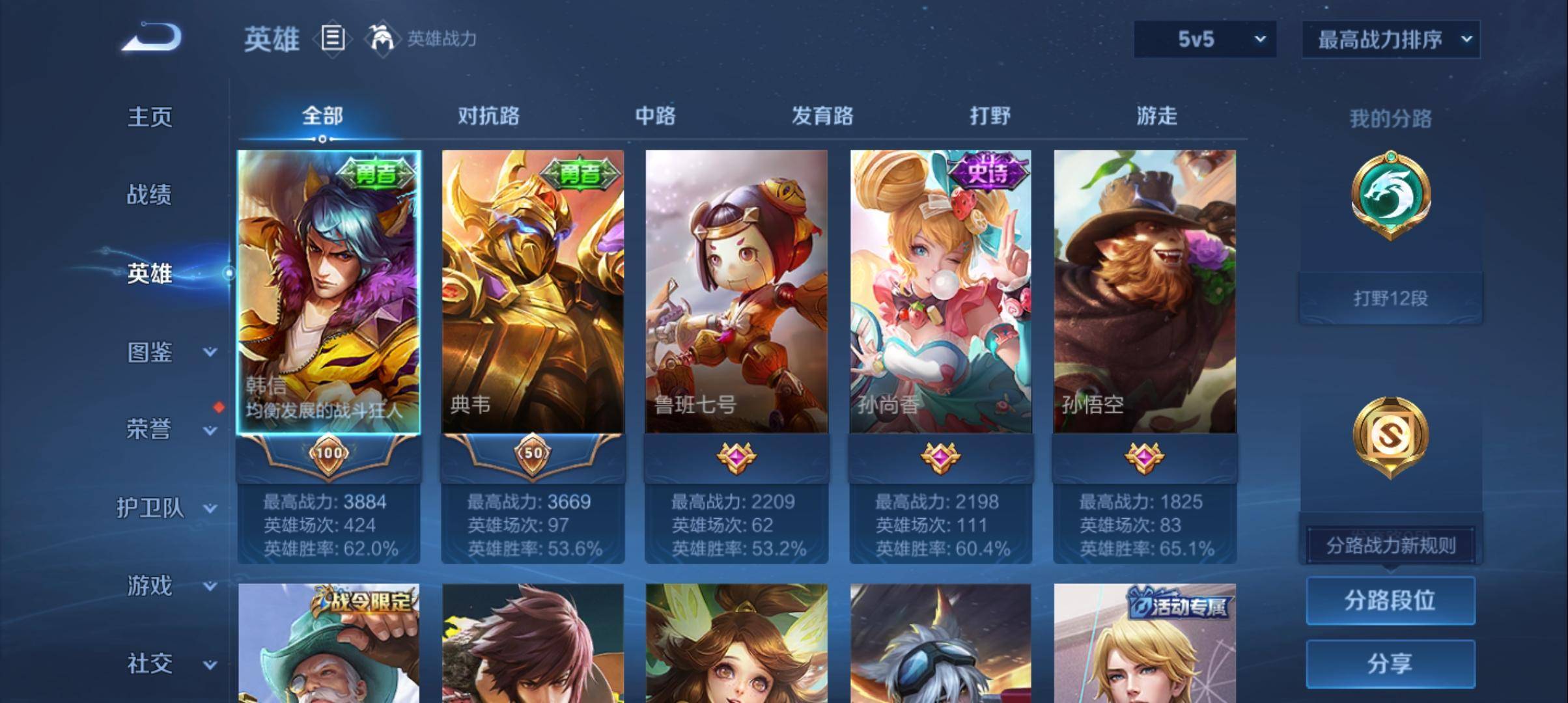This screenshot has width=1568, height=703.
Task: Open the 最高战力排序 sorting dropdown
Action: (1390, 39)
